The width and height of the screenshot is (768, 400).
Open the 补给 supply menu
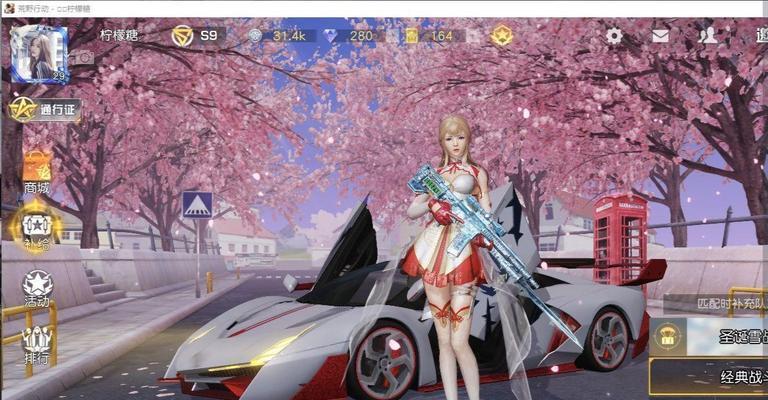pyautogui.click(x=37, y=229)
